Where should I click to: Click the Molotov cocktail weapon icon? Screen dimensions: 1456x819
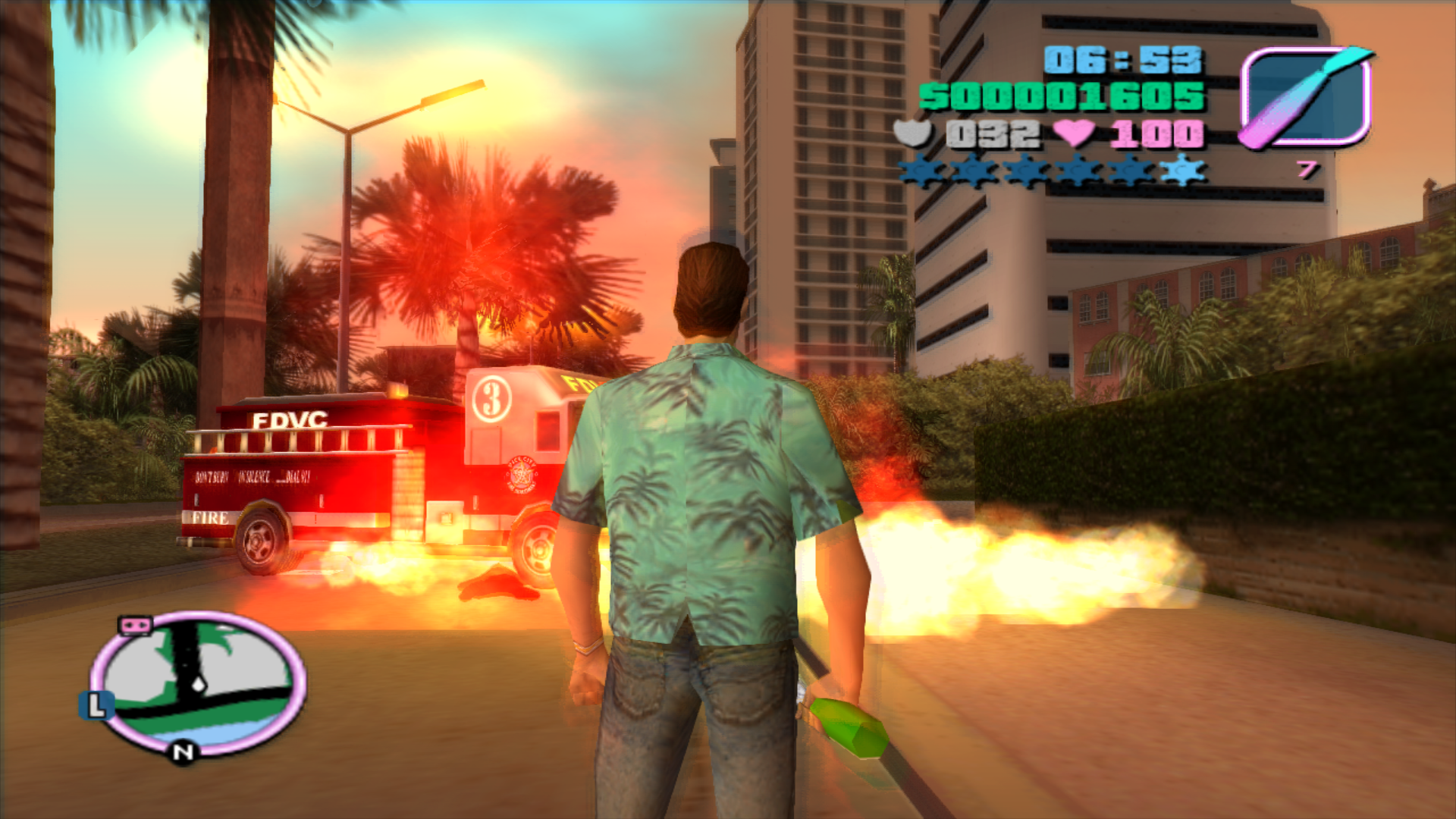pyautogui.click(x=1306, y=97)
